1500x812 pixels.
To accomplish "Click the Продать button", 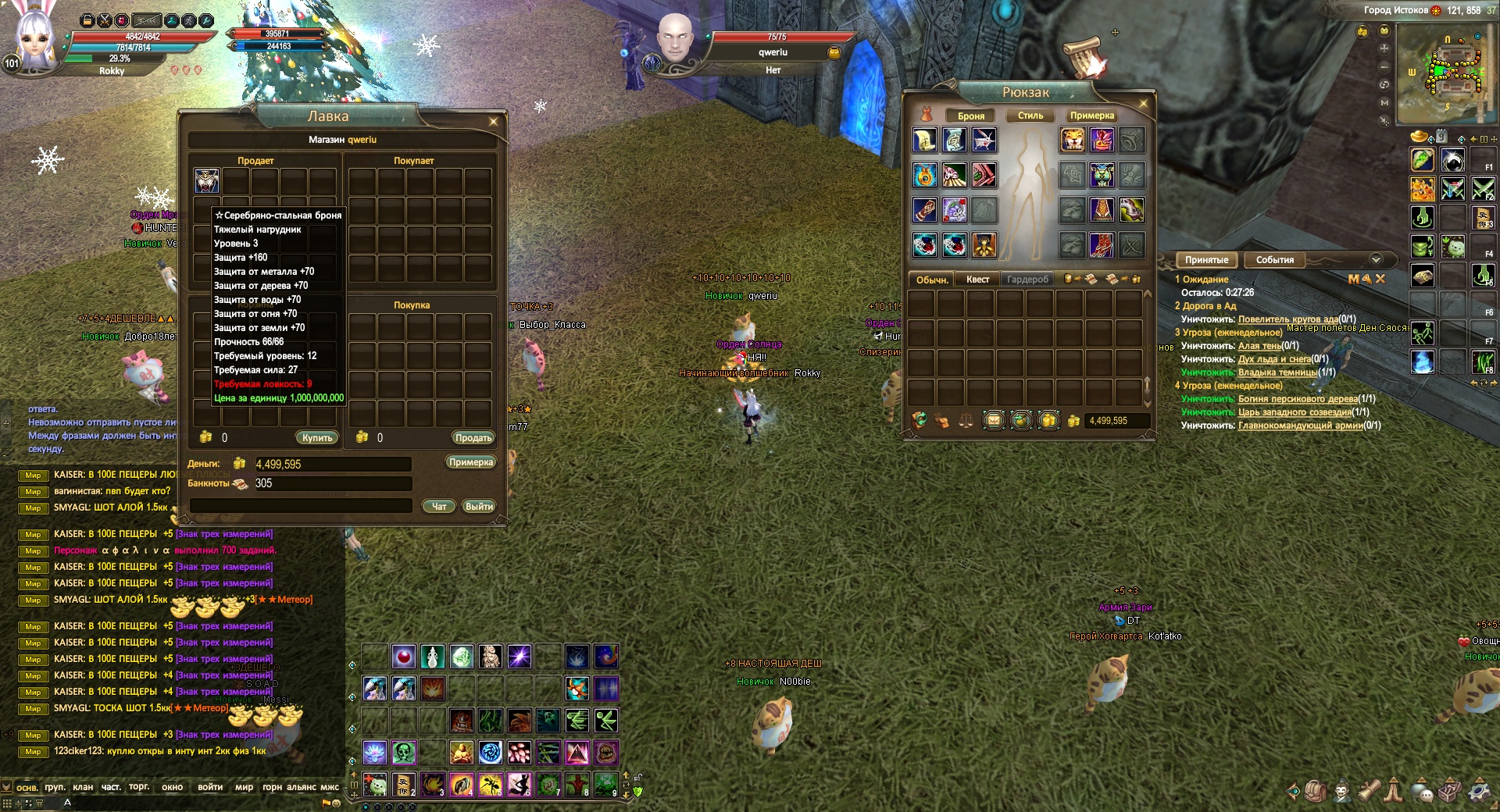I will point(473,438).
